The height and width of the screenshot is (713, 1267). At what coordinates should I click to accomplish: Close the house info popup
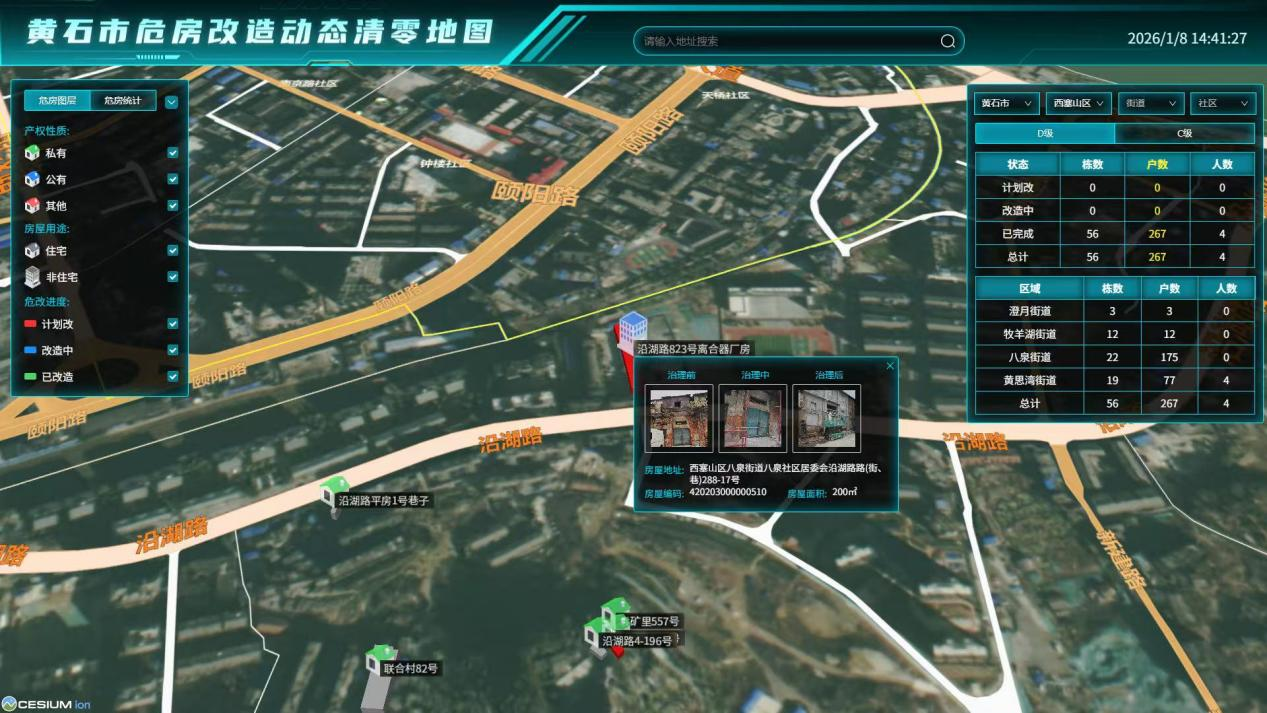click(x=890, y=366)
